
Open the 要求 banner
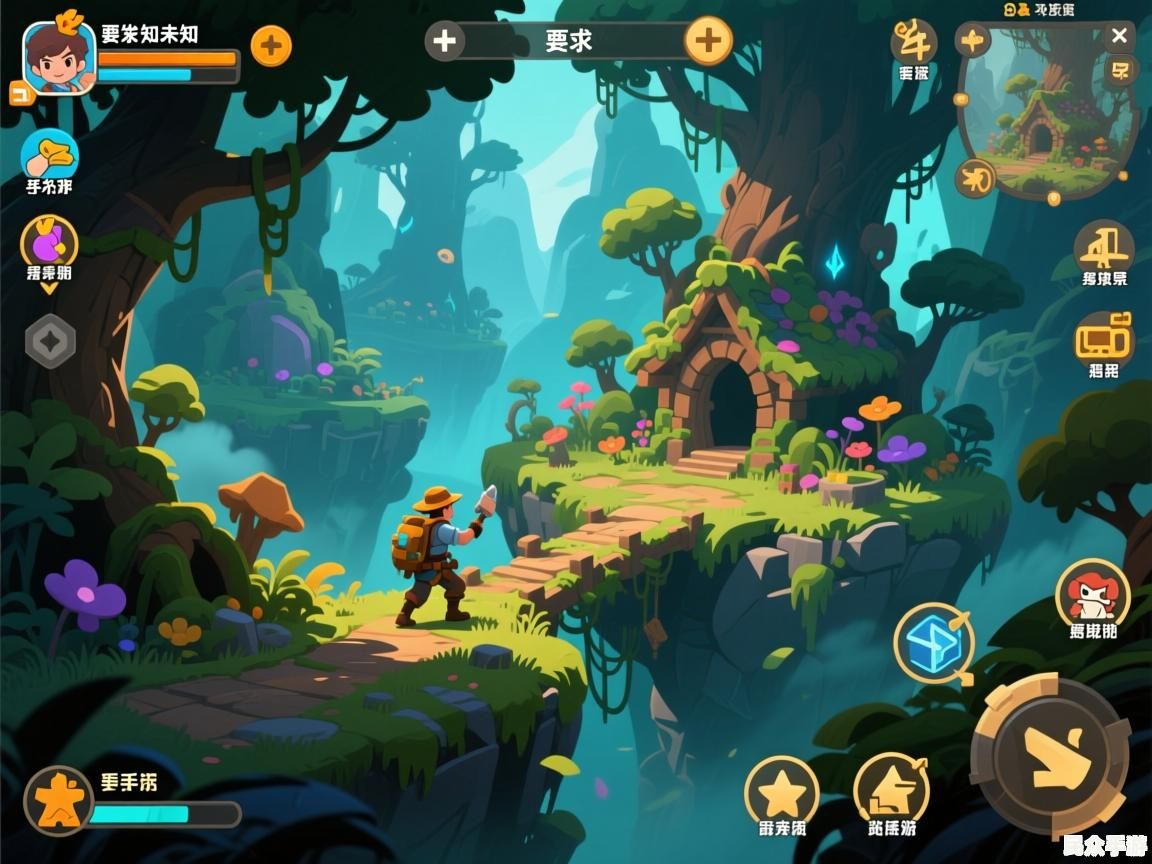point(569,41)
